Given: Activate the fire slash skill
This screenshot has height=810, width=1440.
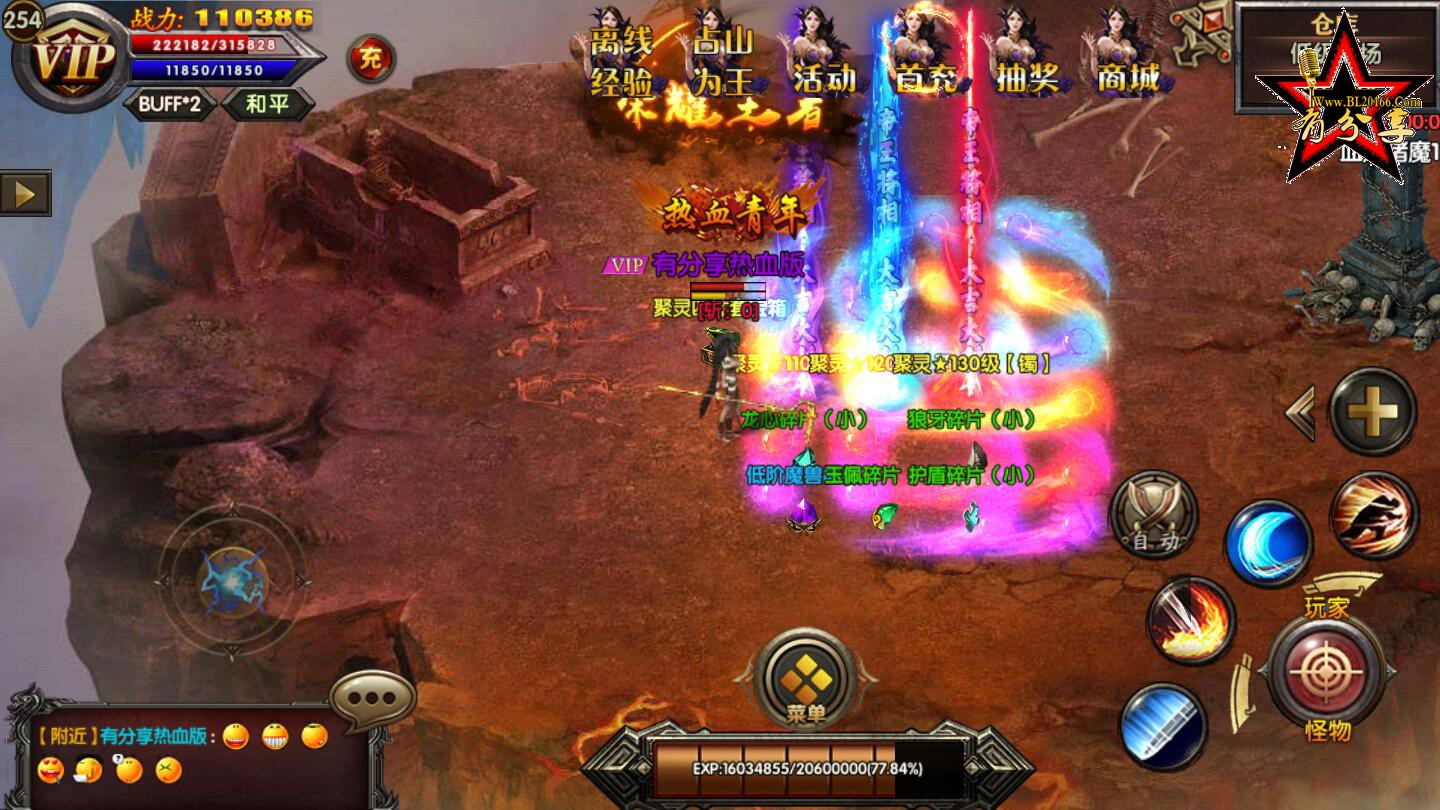Looking at the screenshot, I should pos(1191,620).
